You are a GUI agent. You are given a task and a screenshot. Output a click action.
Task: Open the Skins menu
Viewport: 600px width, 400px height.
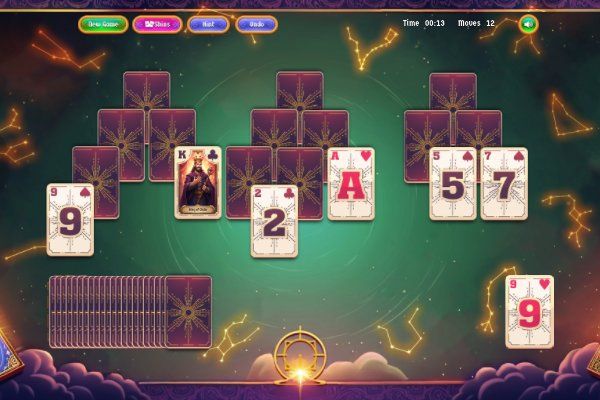[x=157, y=23]
